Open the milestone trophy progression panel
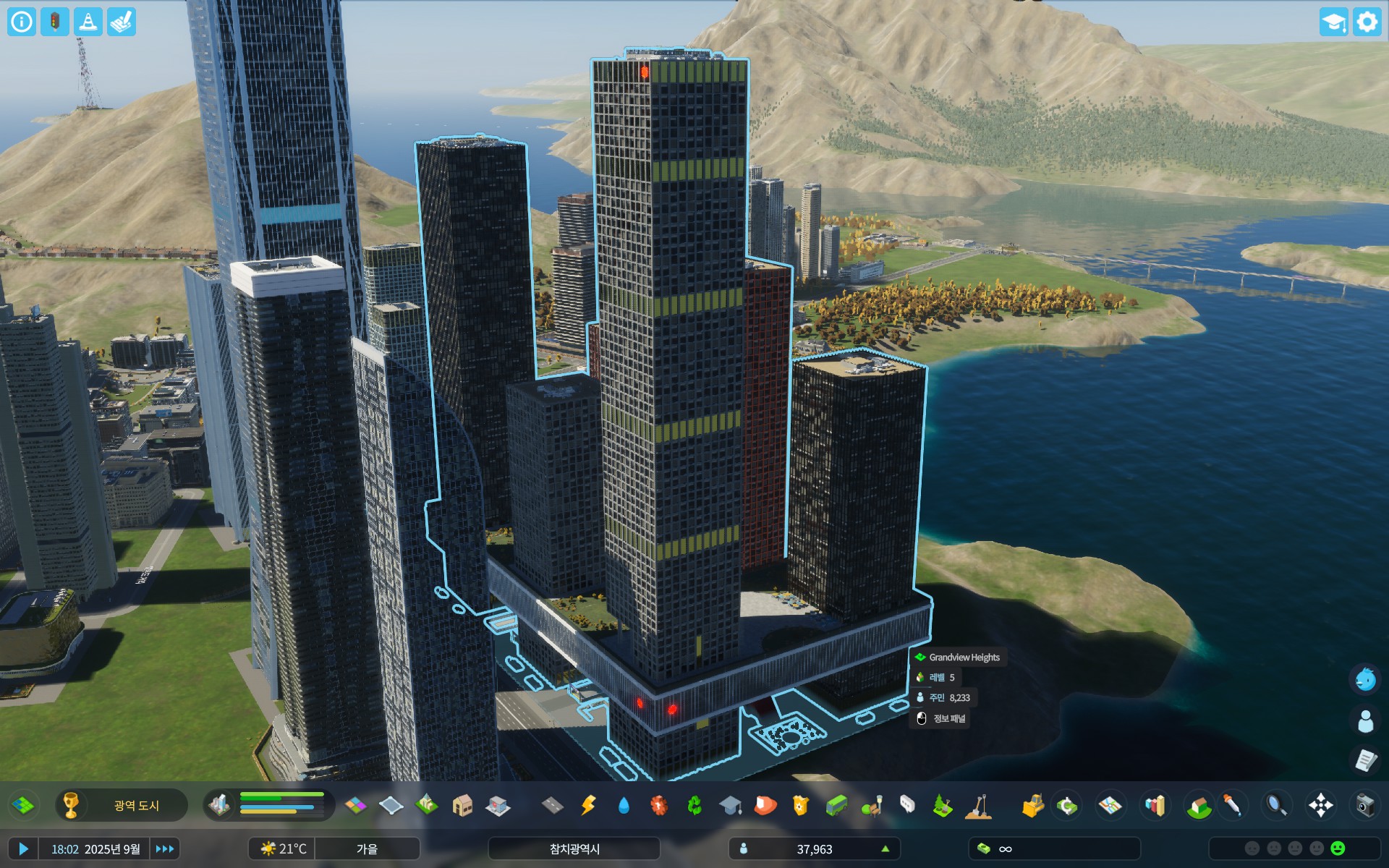The width and height of the screenshot is (1389, 868). (x=71, y=805)
